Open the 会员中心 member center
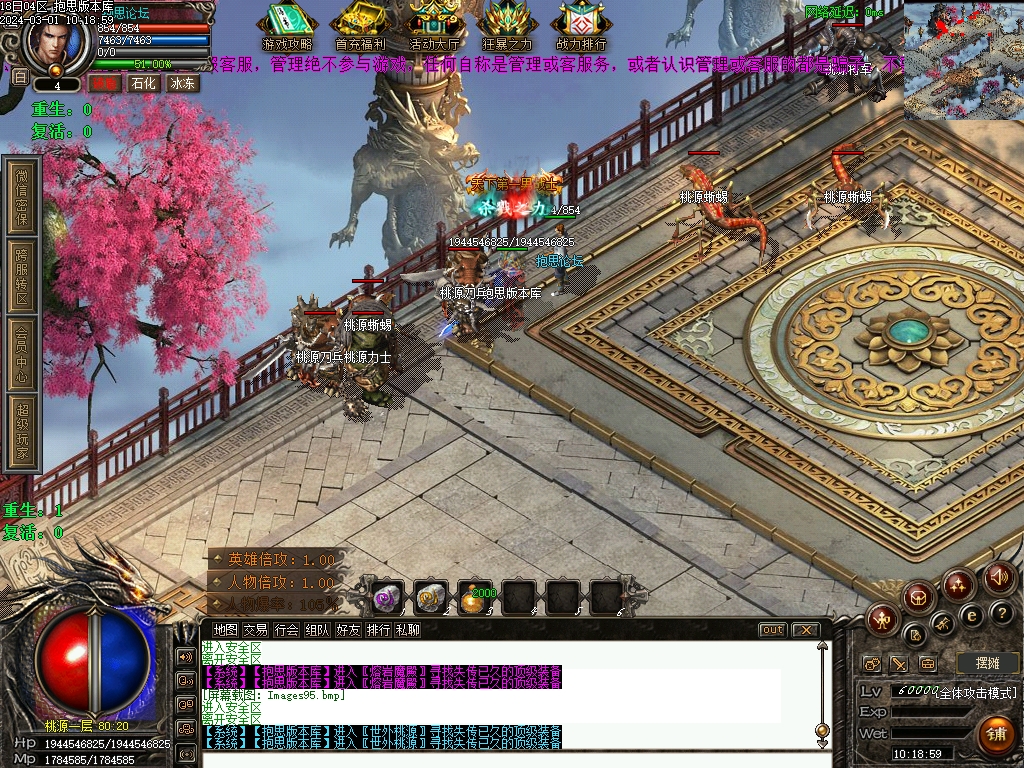This screenshot has height=768, width=1024. click(22, 355)
